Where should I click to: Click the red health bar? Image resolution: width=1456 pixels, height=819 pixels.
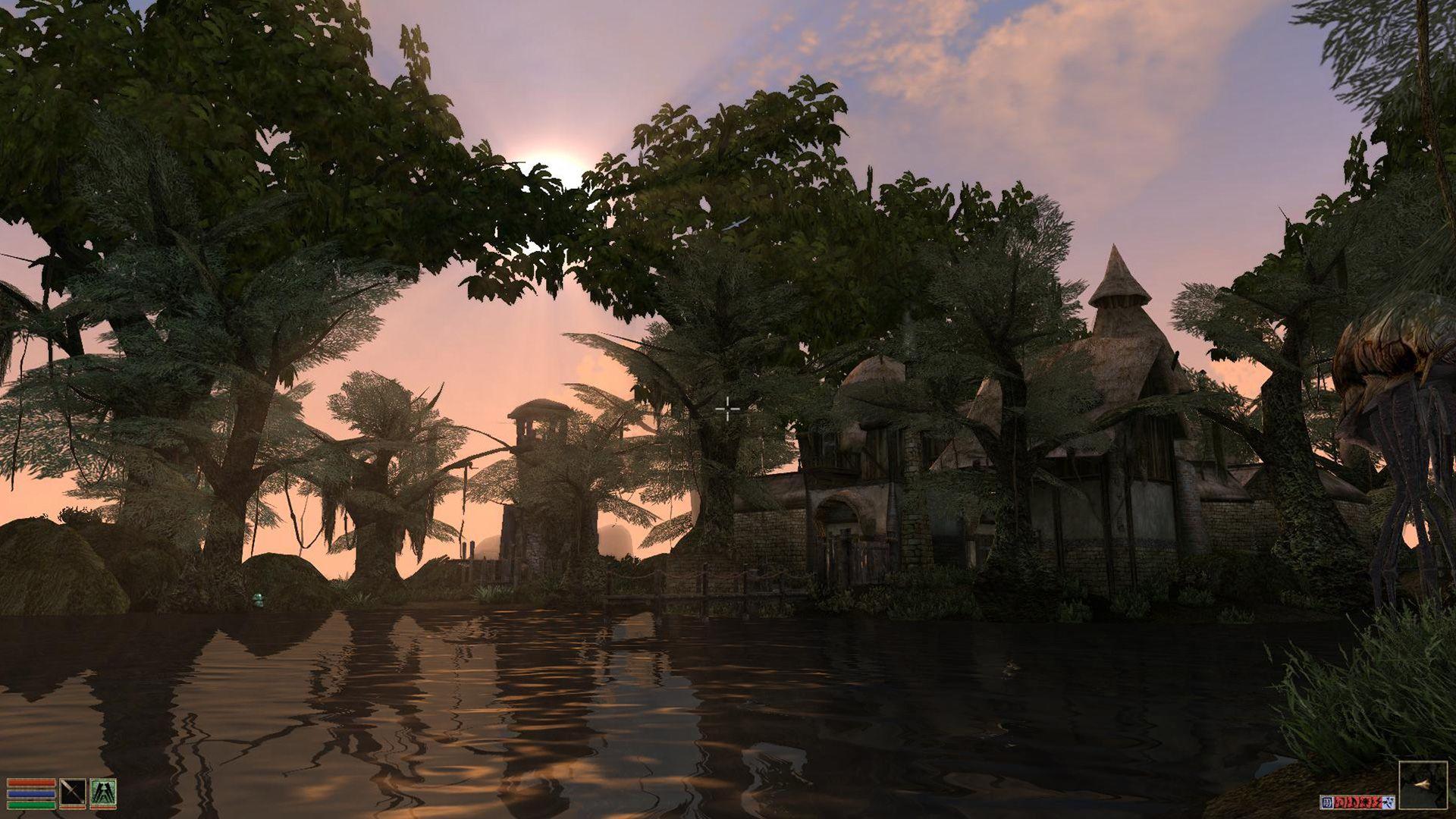click(30, 782)
